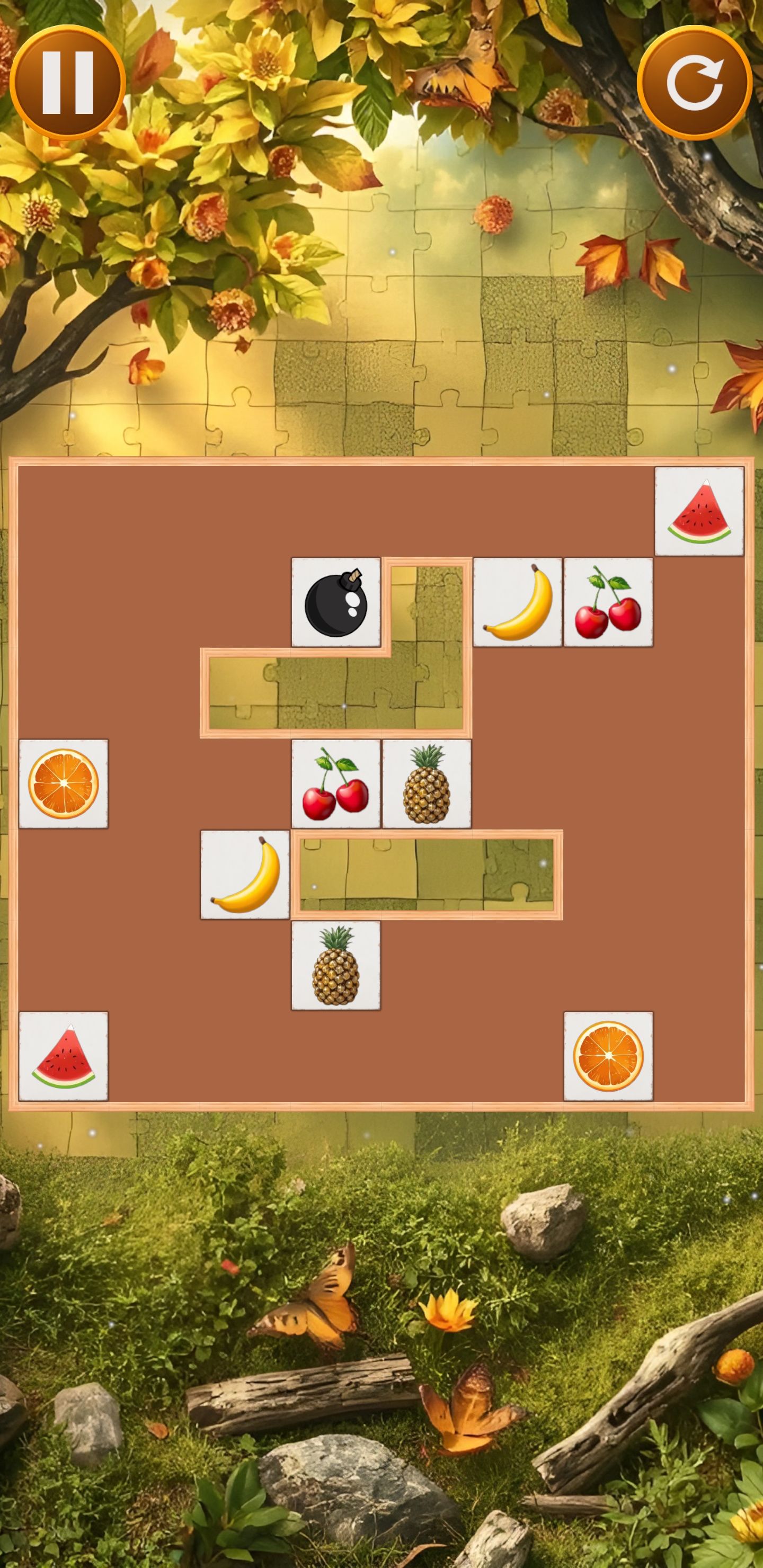Select the black bomb tile
The image size is (763, 1568).
pyautogui.click(x=335, y=602)
